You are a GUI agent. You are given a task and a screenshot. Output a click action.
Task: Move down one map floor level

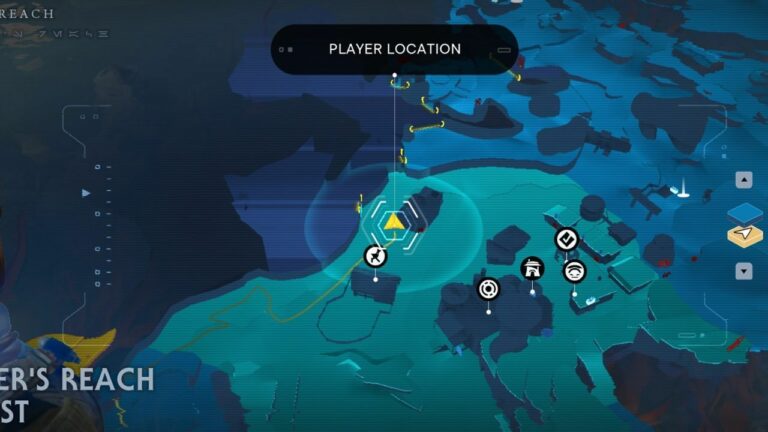click(743, 271)
